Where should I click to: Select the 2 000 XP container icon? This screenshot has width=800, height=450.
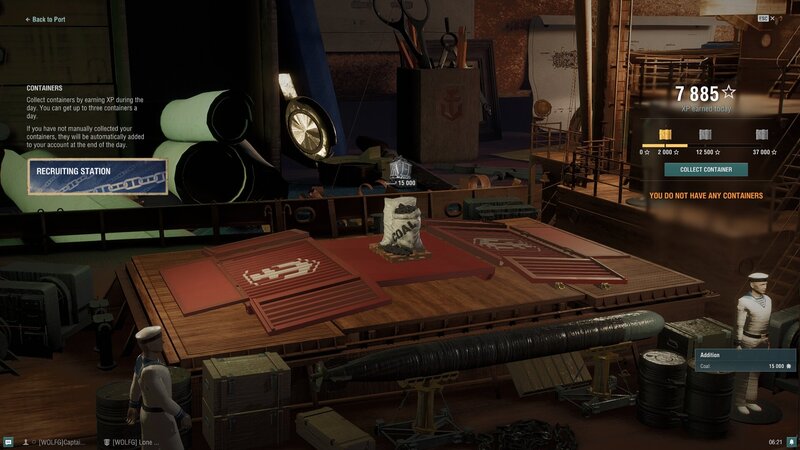[665, 135]
